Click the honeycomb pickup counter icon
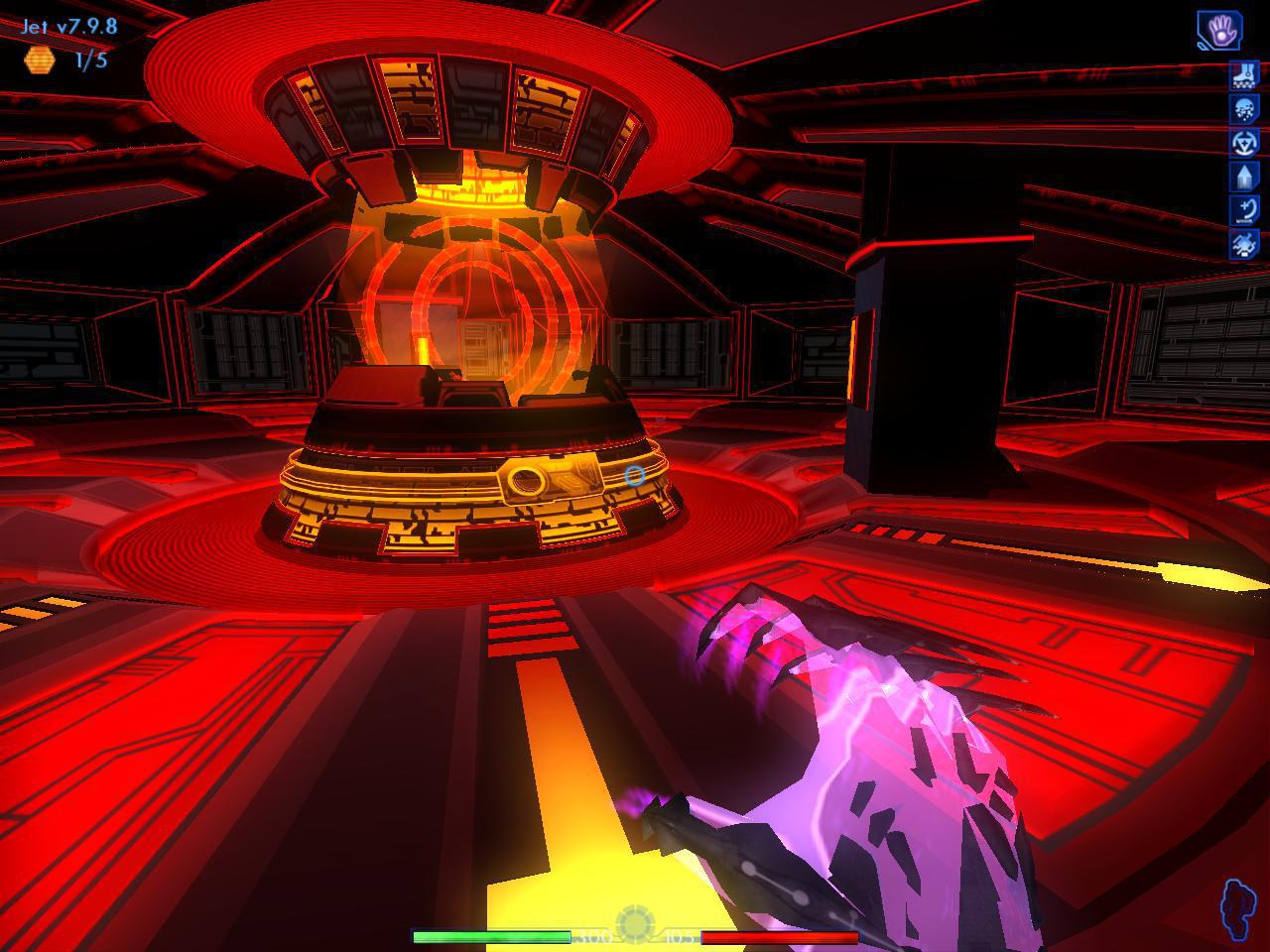Screen dimensions: 1270x952 coord(40,59)
